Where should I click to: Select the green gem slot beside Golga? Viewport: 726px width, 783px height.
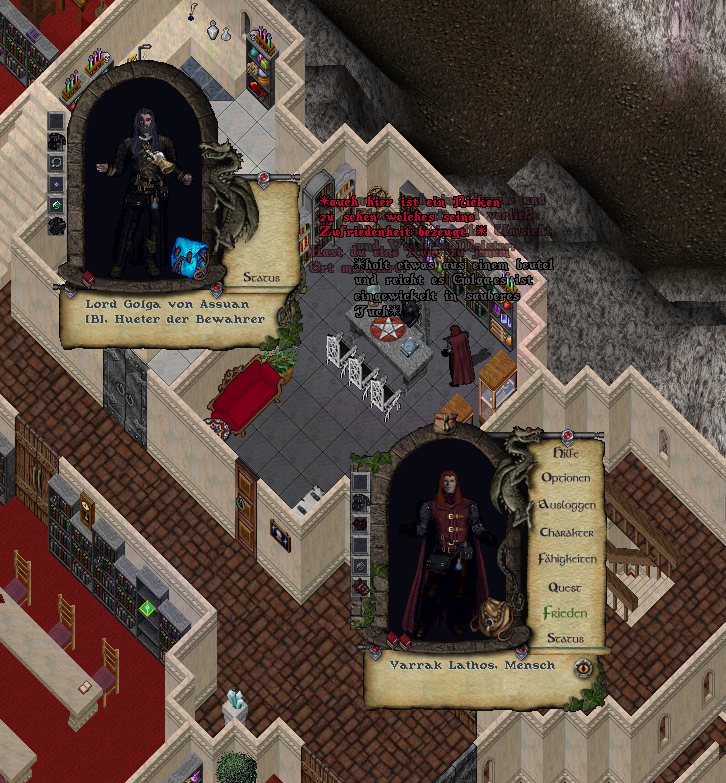[57, 205]
